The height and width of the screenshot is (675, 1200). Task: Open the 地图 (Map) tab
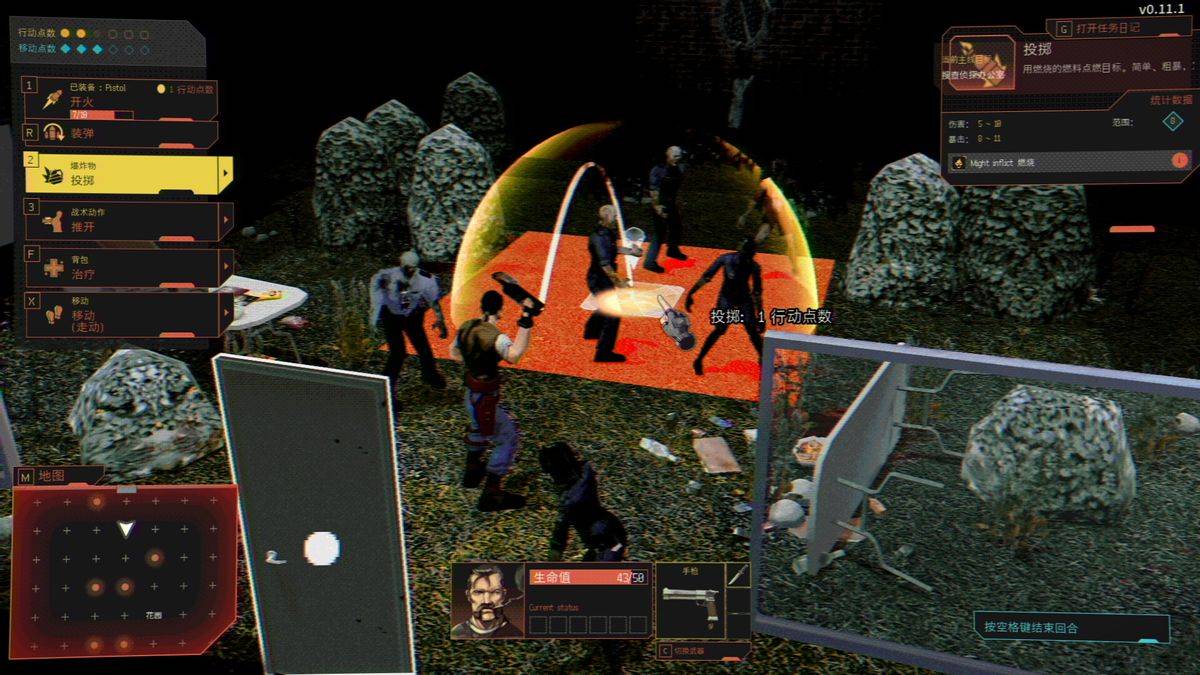[52, 476]
